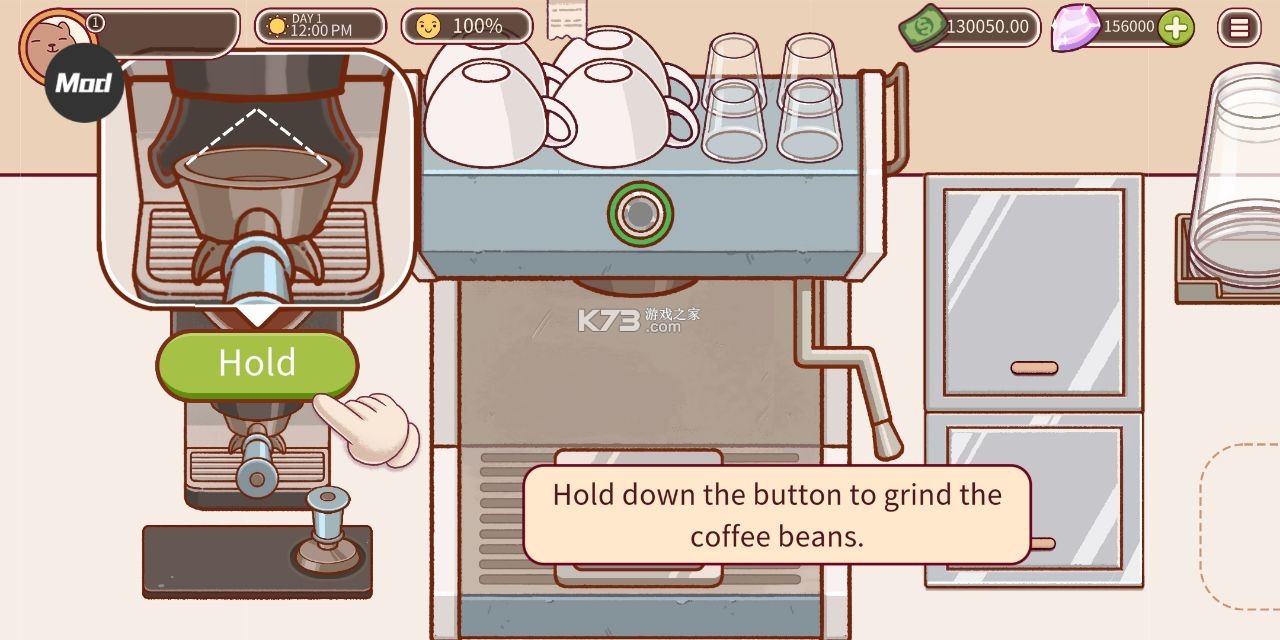Activate the green-ringed espresso machine button
Image resolution: width=1280 pixels, height=640 pixels.
[640, 212]
